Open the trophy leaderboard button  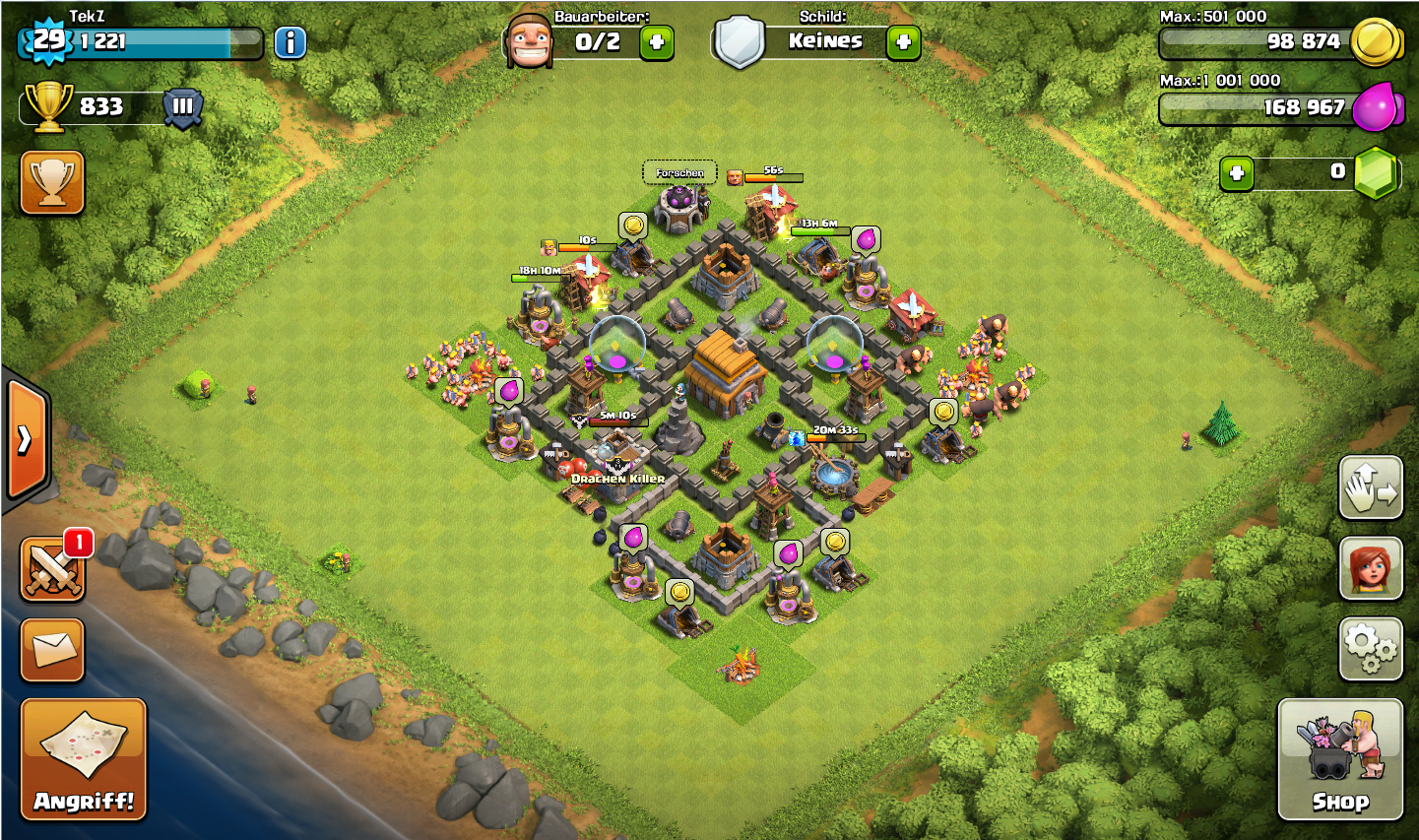click(x=52, y=182)
